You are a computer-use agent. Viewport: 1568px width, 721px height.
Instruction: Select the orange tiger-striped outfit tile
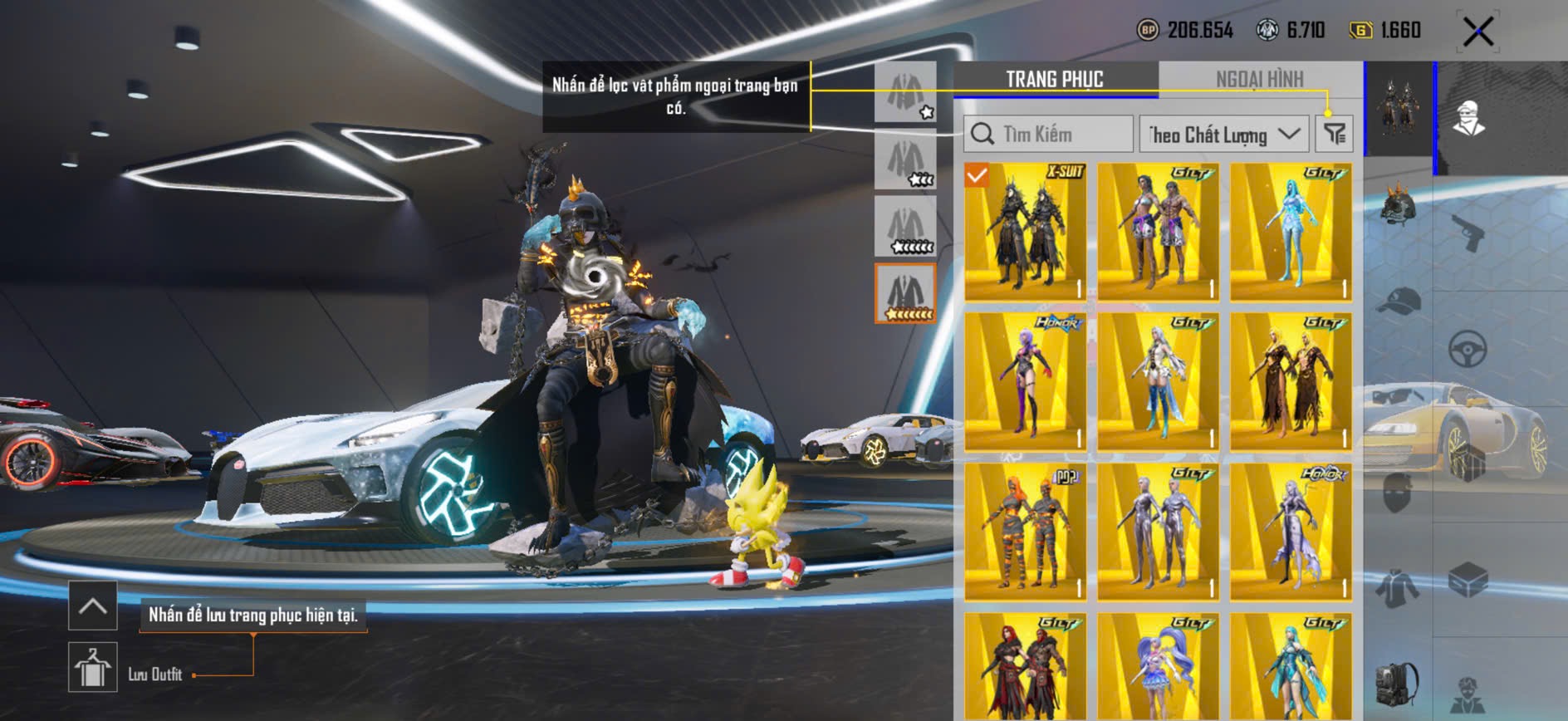(1026, 532)
